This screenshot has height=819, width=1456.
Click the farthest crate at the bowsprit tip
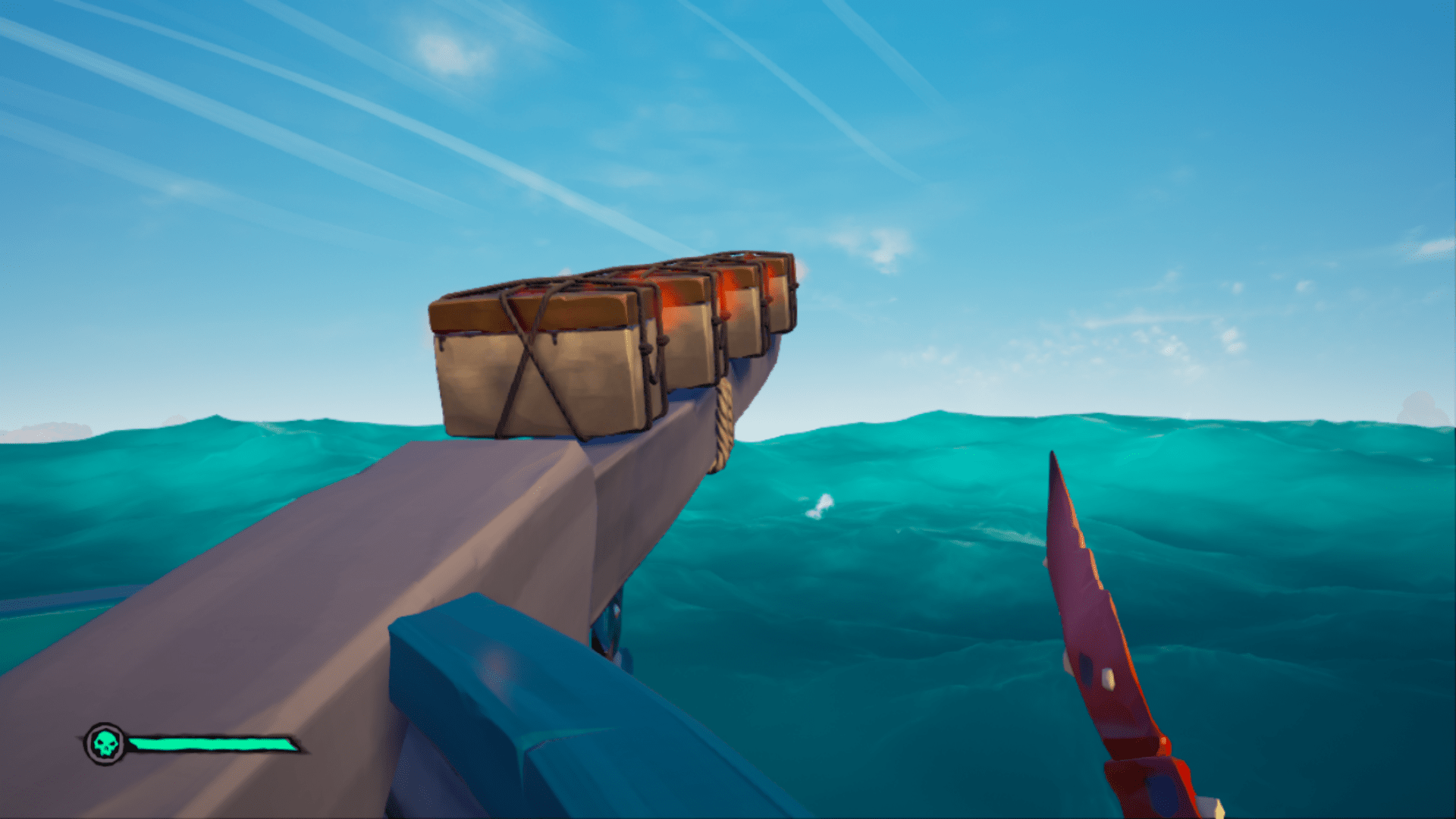click(781, 303)
